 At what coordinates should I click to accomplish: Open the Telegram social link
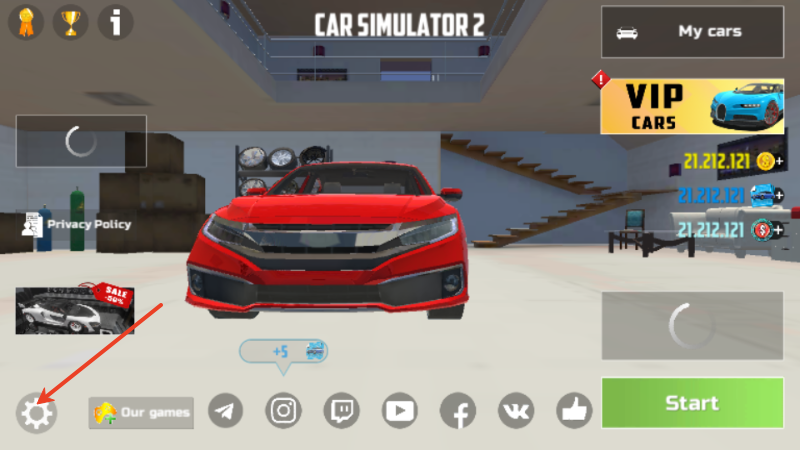coord(226,410)
